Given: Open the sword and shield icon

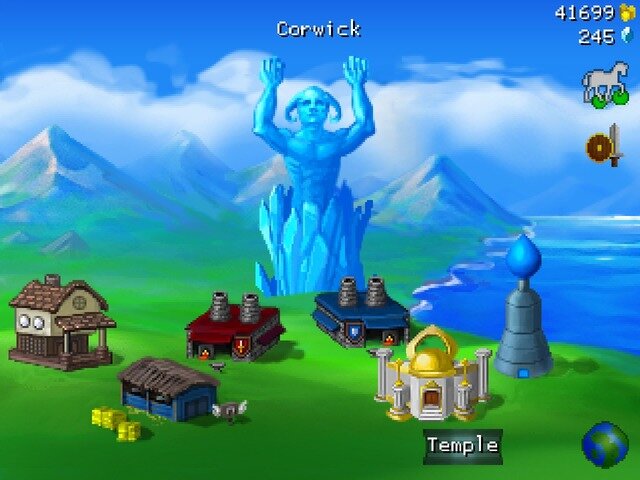Looking at the screenshot, I should tap(604, 147).
